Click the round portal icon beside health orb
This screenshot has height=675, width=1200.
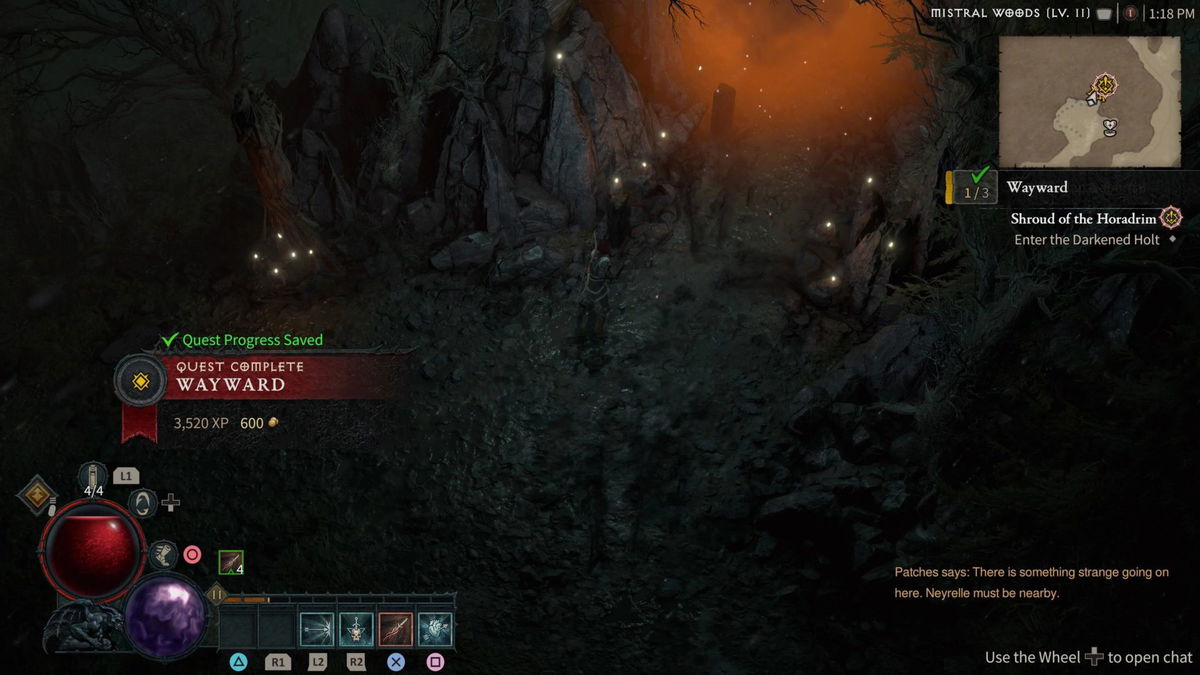coord(142,502)
